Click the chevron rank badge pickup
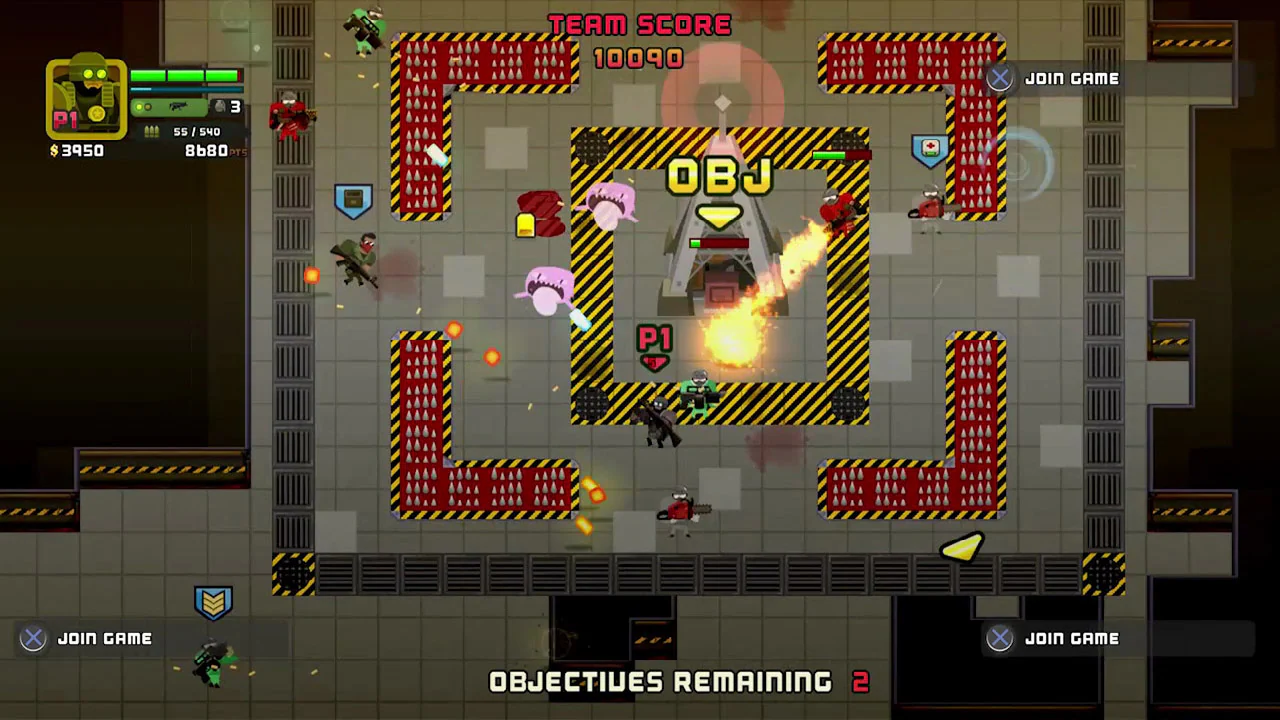 pyautogui.click(x=214, y=601)
